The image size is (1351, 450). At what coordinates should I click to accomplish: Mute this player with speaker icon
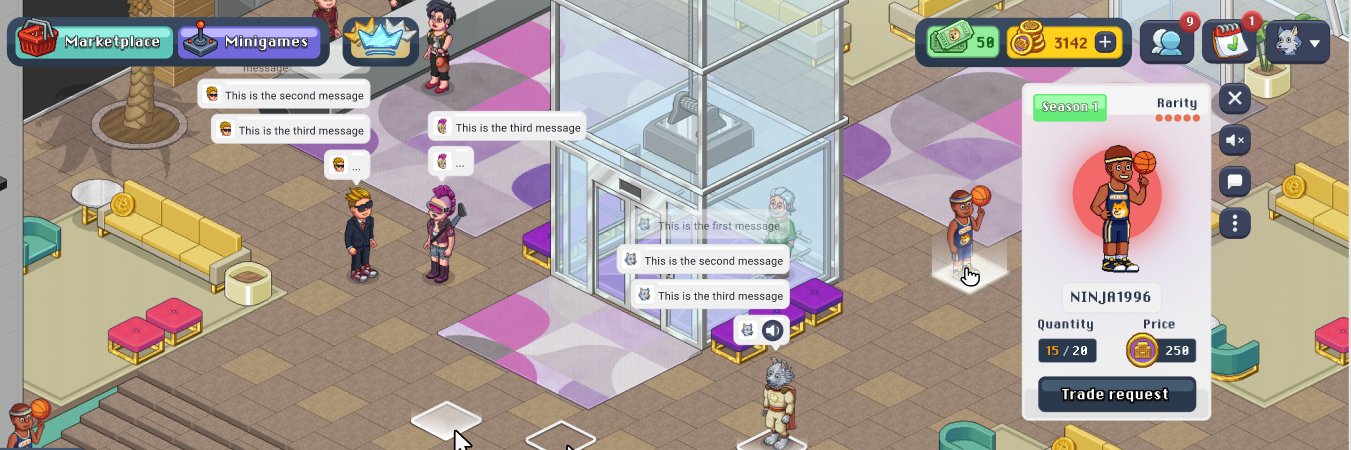click(x=1235, y=140)
